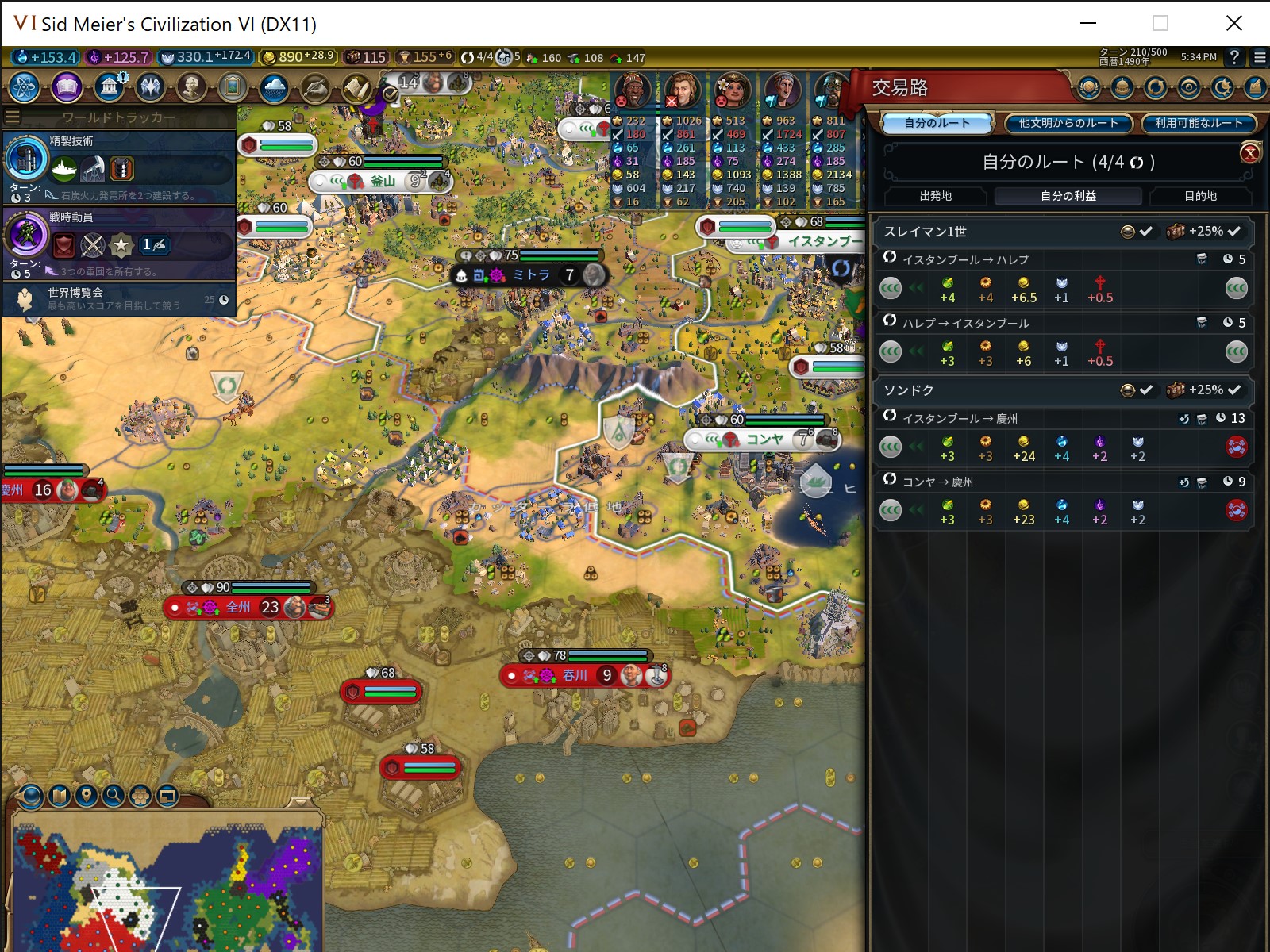
Task: Open the government screen showing the alert badge
Action: [108, 87]
